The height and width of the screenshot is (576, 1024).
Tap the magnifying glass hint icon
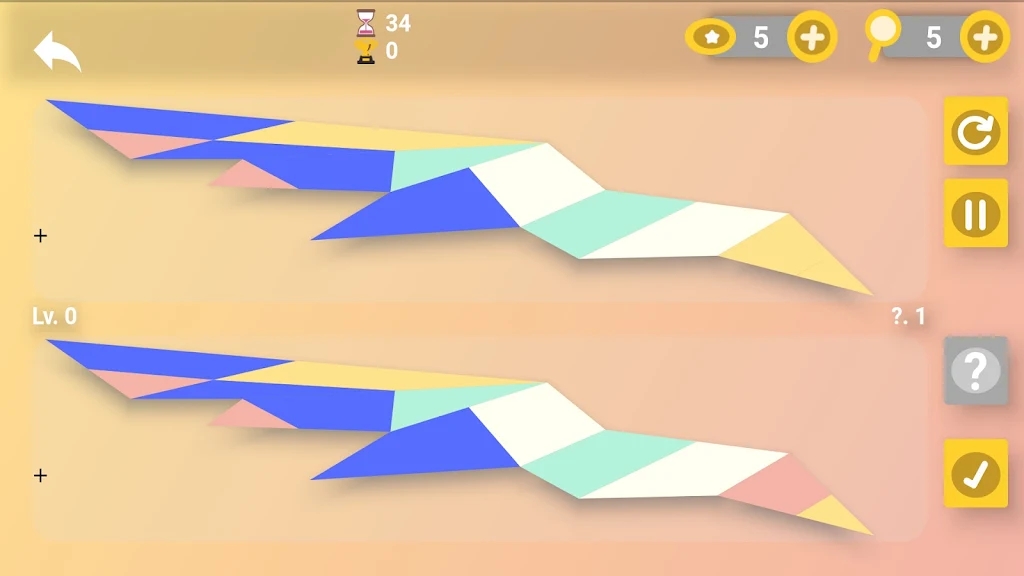[882, 36]
